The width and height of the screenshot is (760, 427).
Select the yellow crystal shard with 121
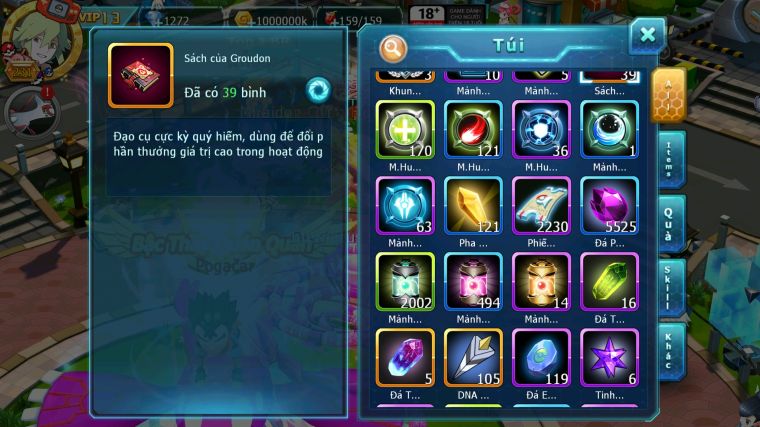pyautogui.click(x=473, y=206)
